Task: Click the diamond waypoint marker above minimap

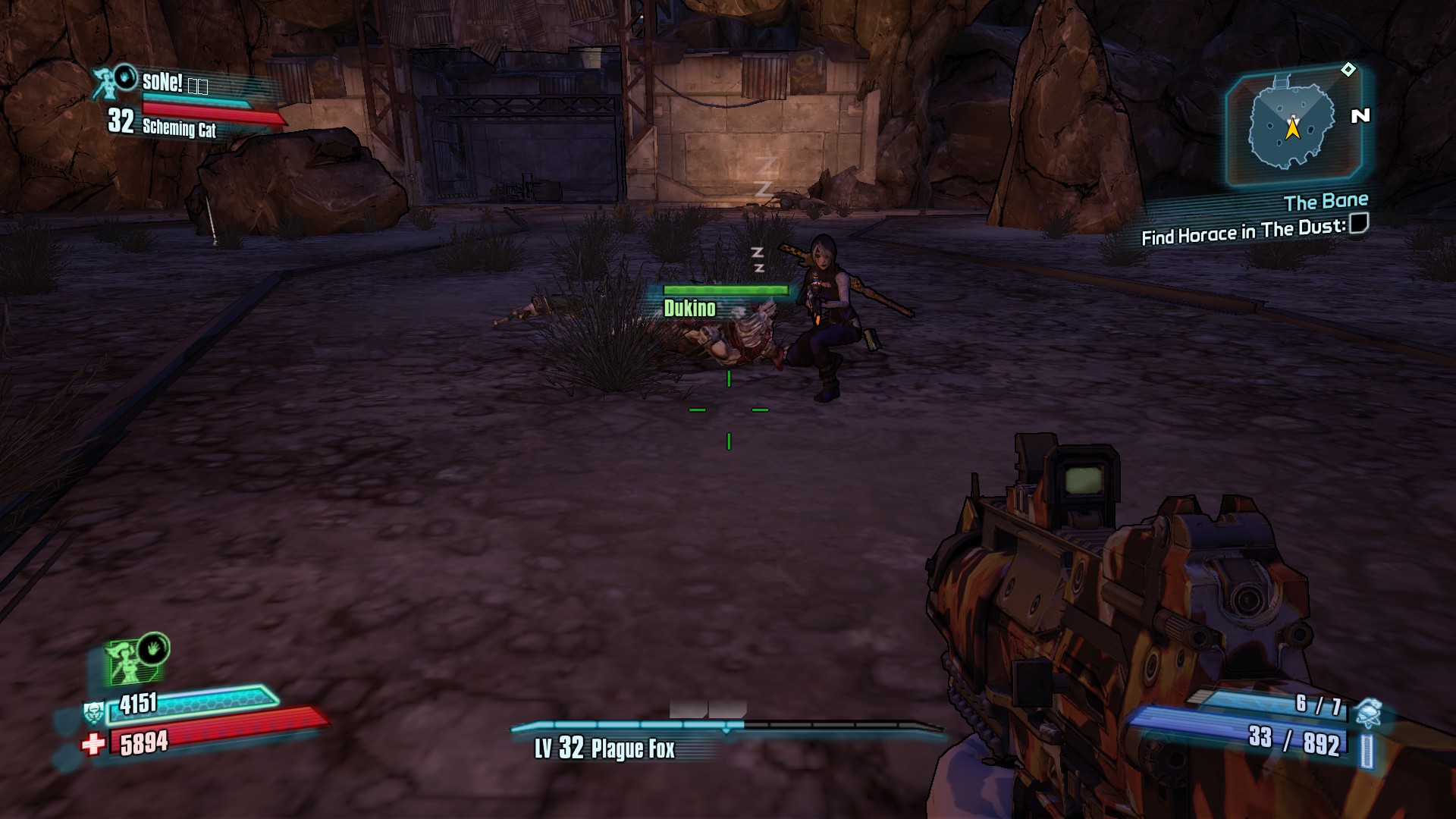Action: point(1348,70)
